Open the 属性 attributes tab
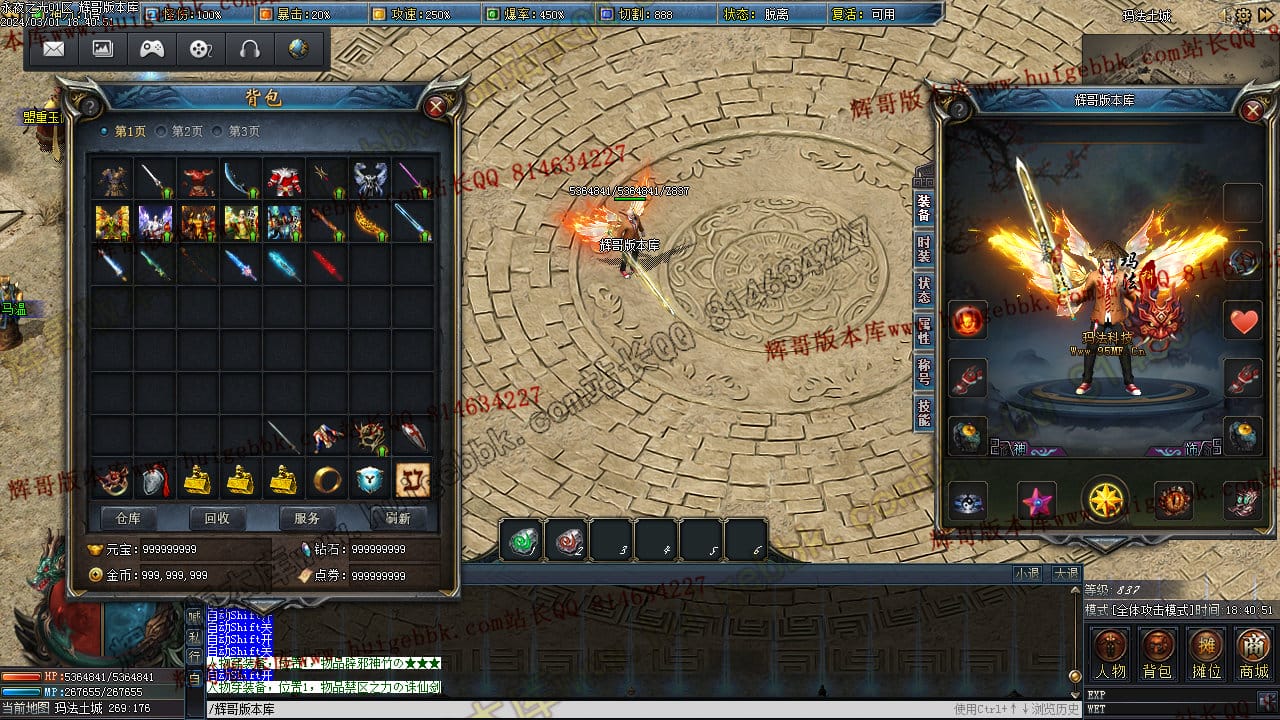 923,330
